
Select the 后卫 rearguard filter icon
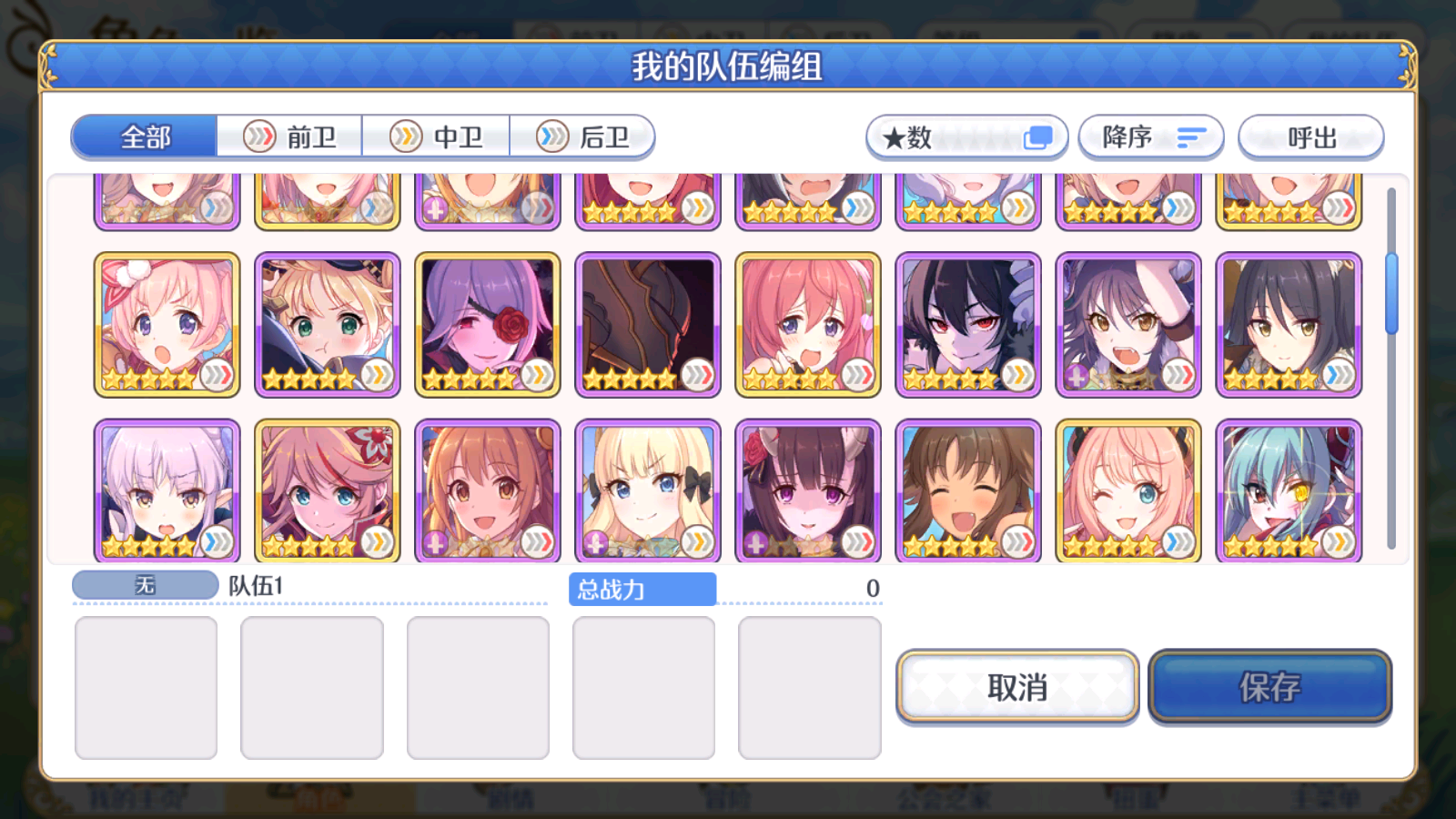tap(551, 136)
